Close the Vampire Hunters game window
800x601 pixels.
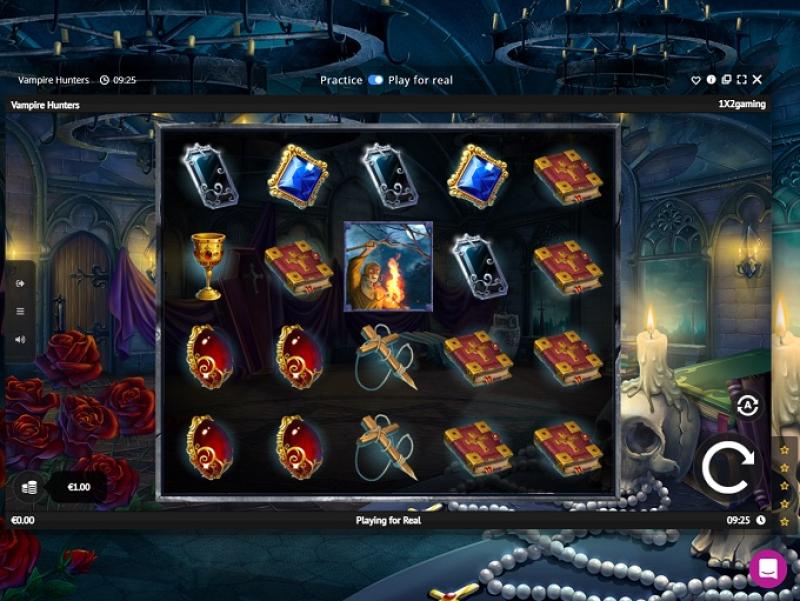(x=757, y=80)
